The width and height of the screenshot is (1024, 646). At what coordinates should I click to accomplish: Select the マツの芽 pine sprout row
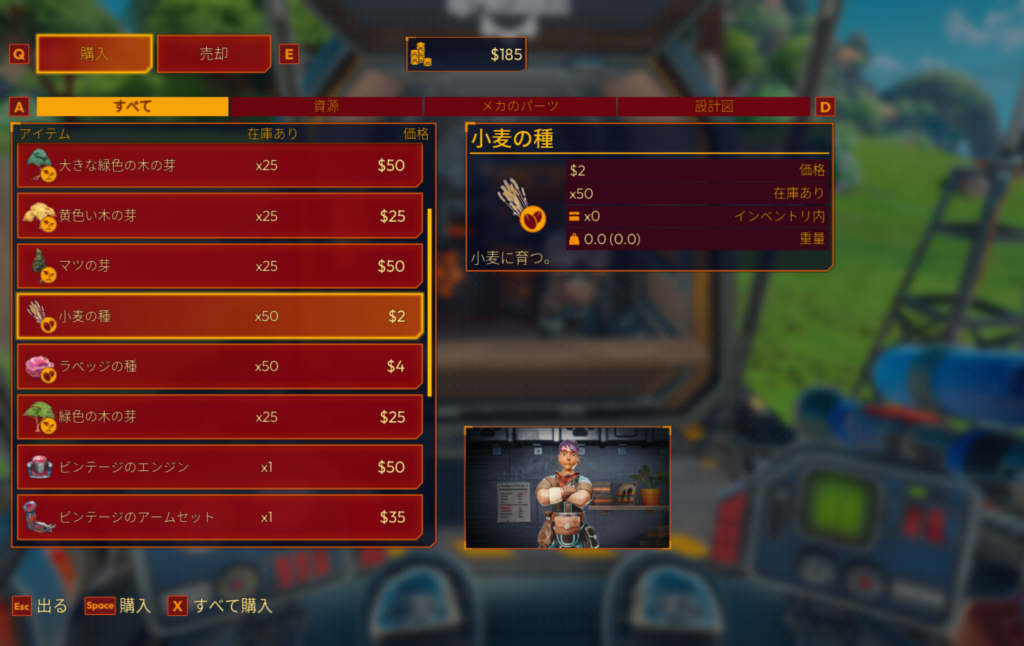click(220, 266)
